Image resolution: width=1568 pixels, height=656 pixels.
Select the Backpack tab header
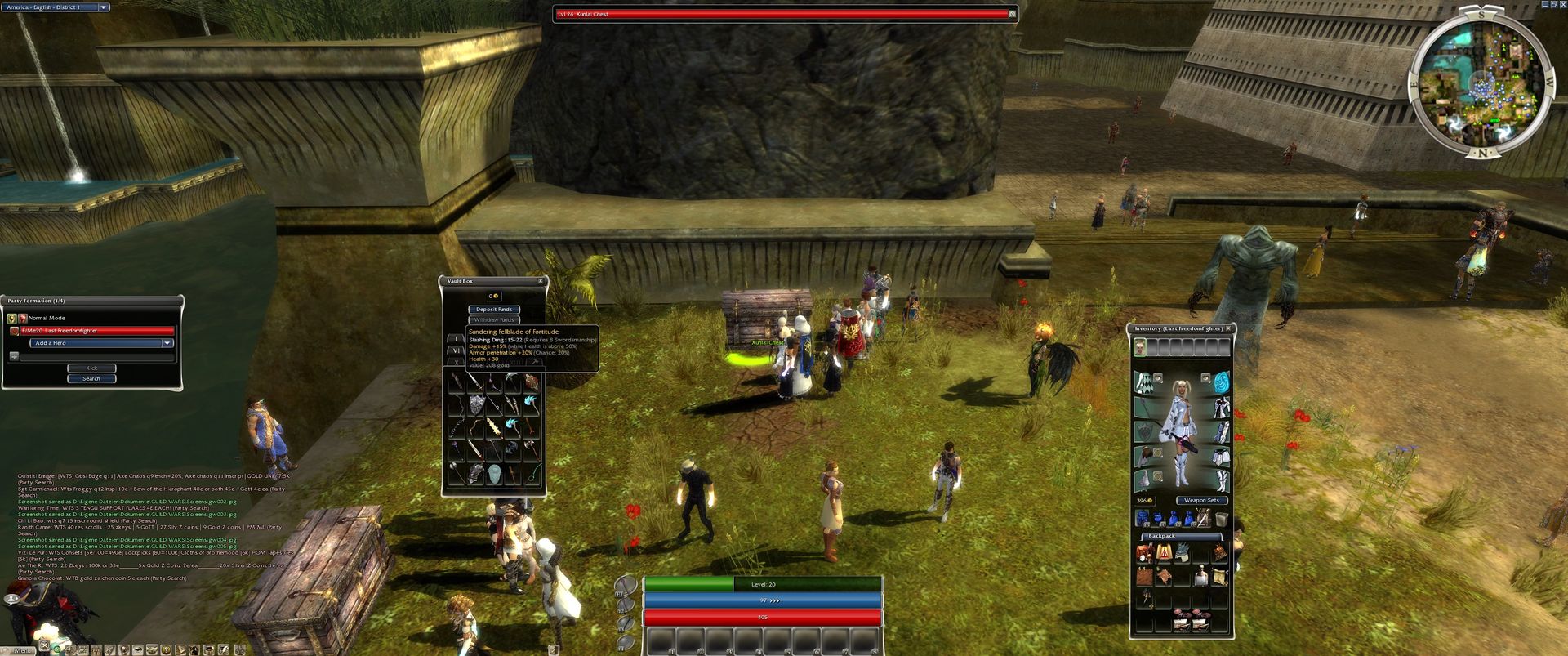click(x=1161, y=536)
